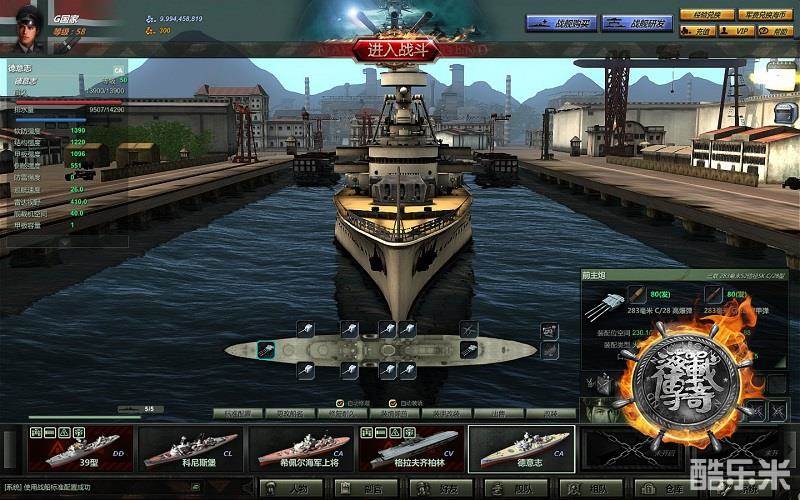Select the 科尼斯堡 light cruiser card

click(x=189, y=449)
